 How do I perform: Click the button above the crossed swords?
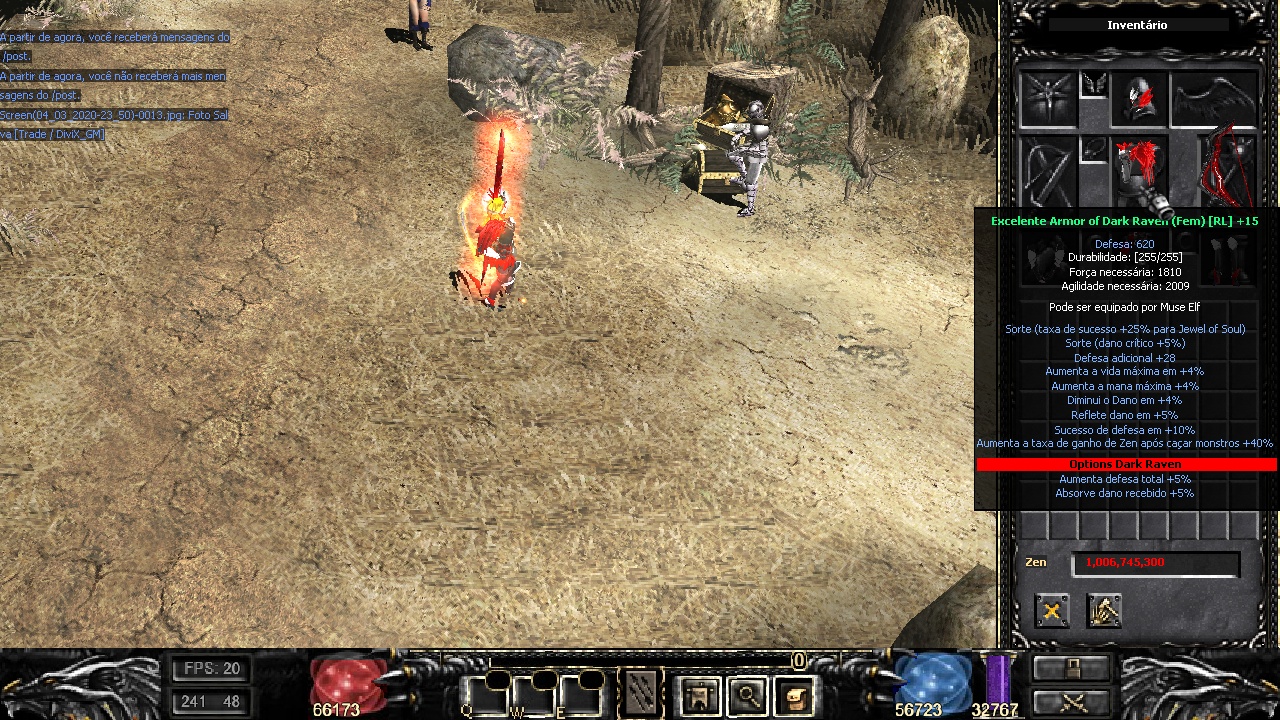tap(1072, 667)
